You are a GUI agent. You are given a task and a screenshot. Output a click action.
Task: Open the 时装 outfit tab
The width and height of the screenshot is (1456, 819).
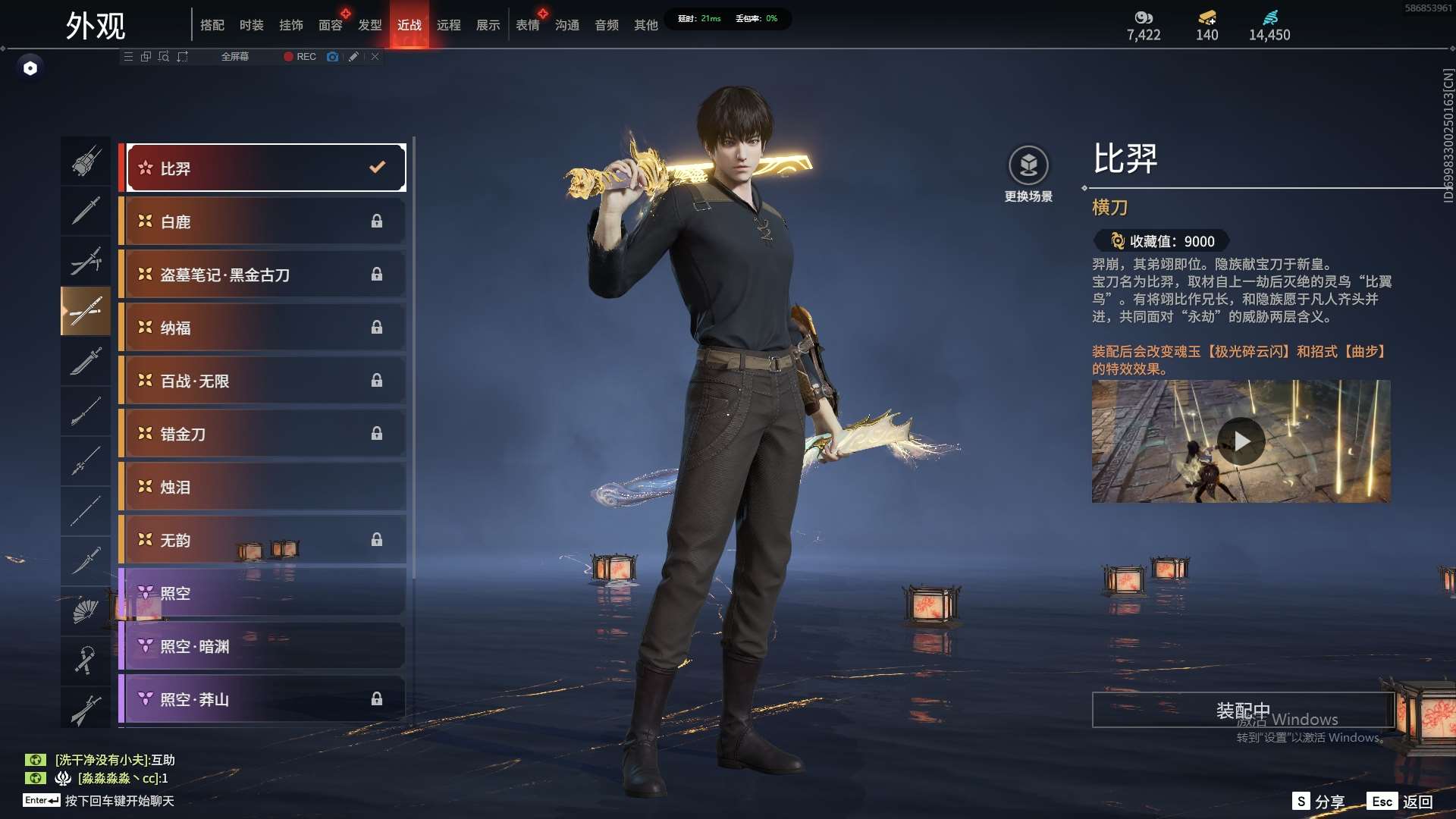pyautogui.click(x=251, y=25)
